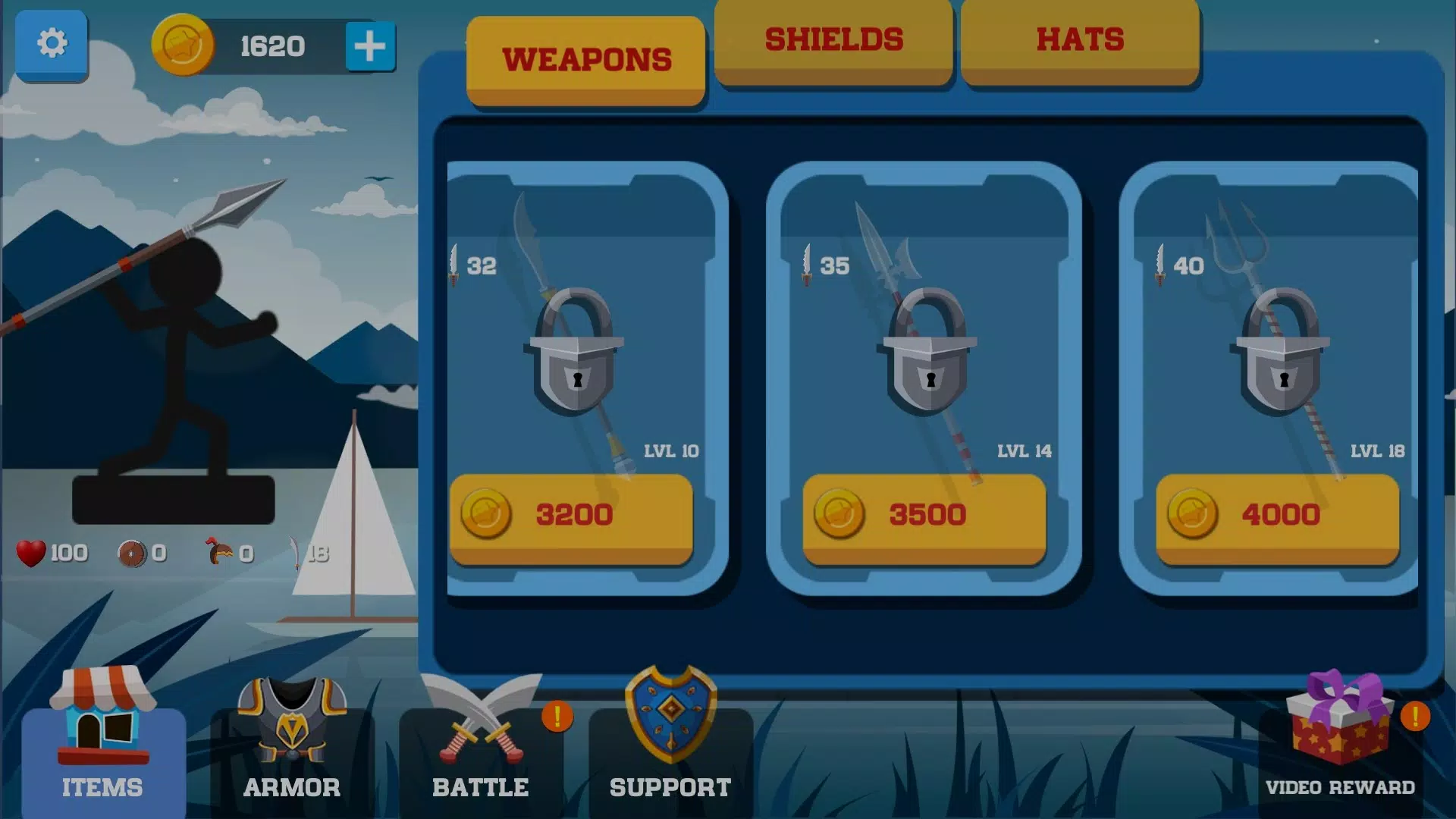
Task: Switch to the Shields tab
Action: (x=833, y=41)
